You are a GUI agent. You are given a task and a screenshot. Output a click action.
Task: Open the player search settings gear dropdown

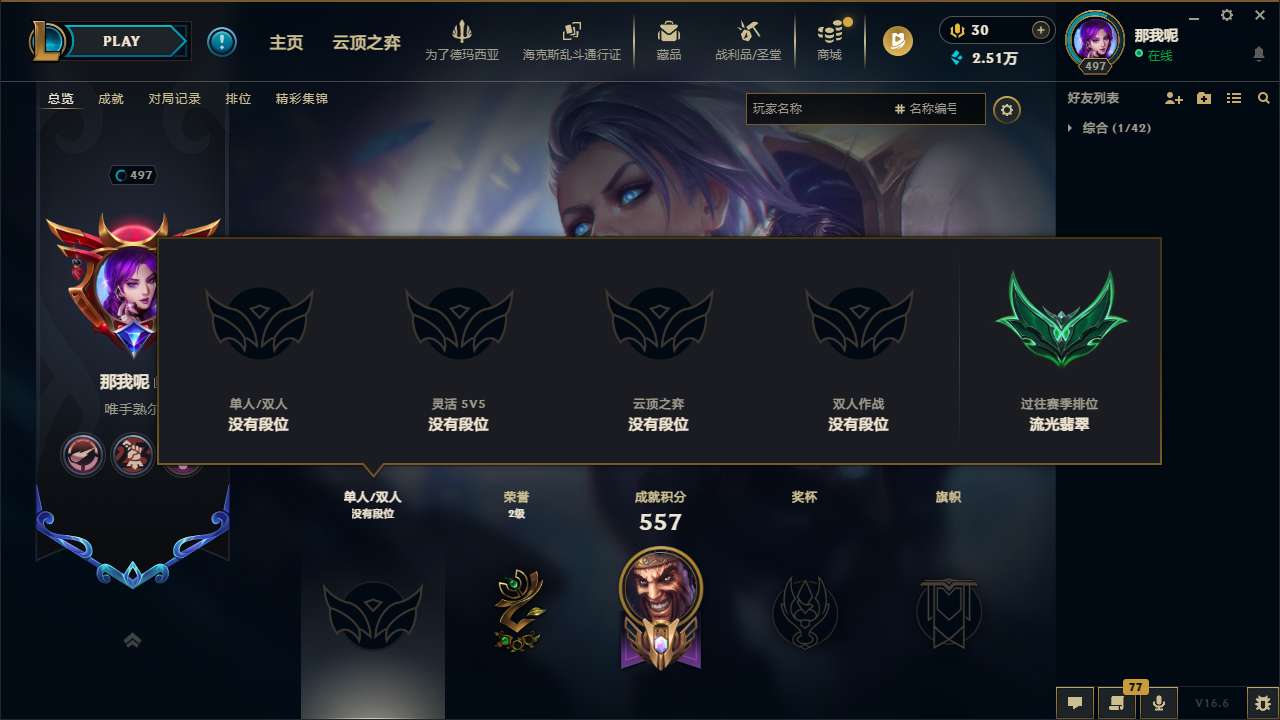(x=1007, y=110)
